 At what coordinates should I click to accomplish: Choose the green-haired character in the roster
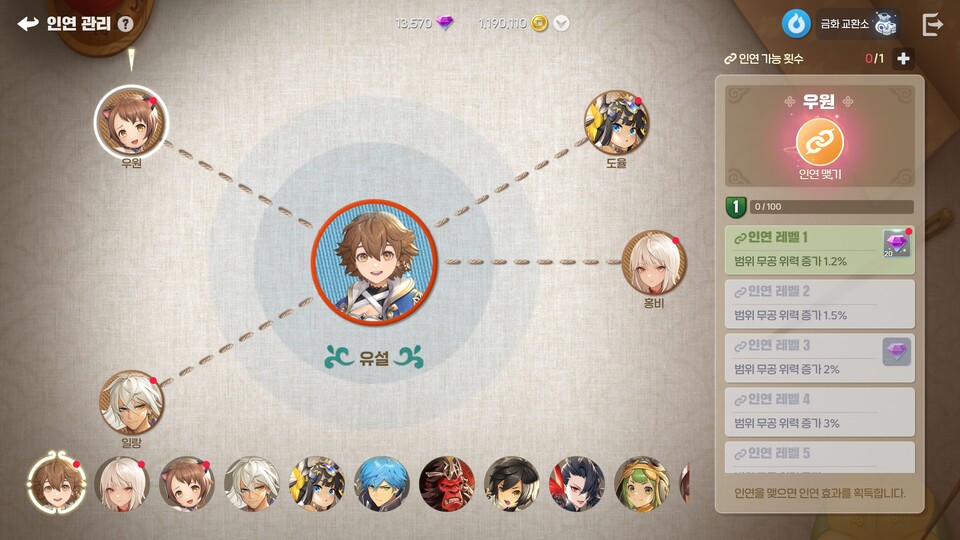click(x=642, y=484)
